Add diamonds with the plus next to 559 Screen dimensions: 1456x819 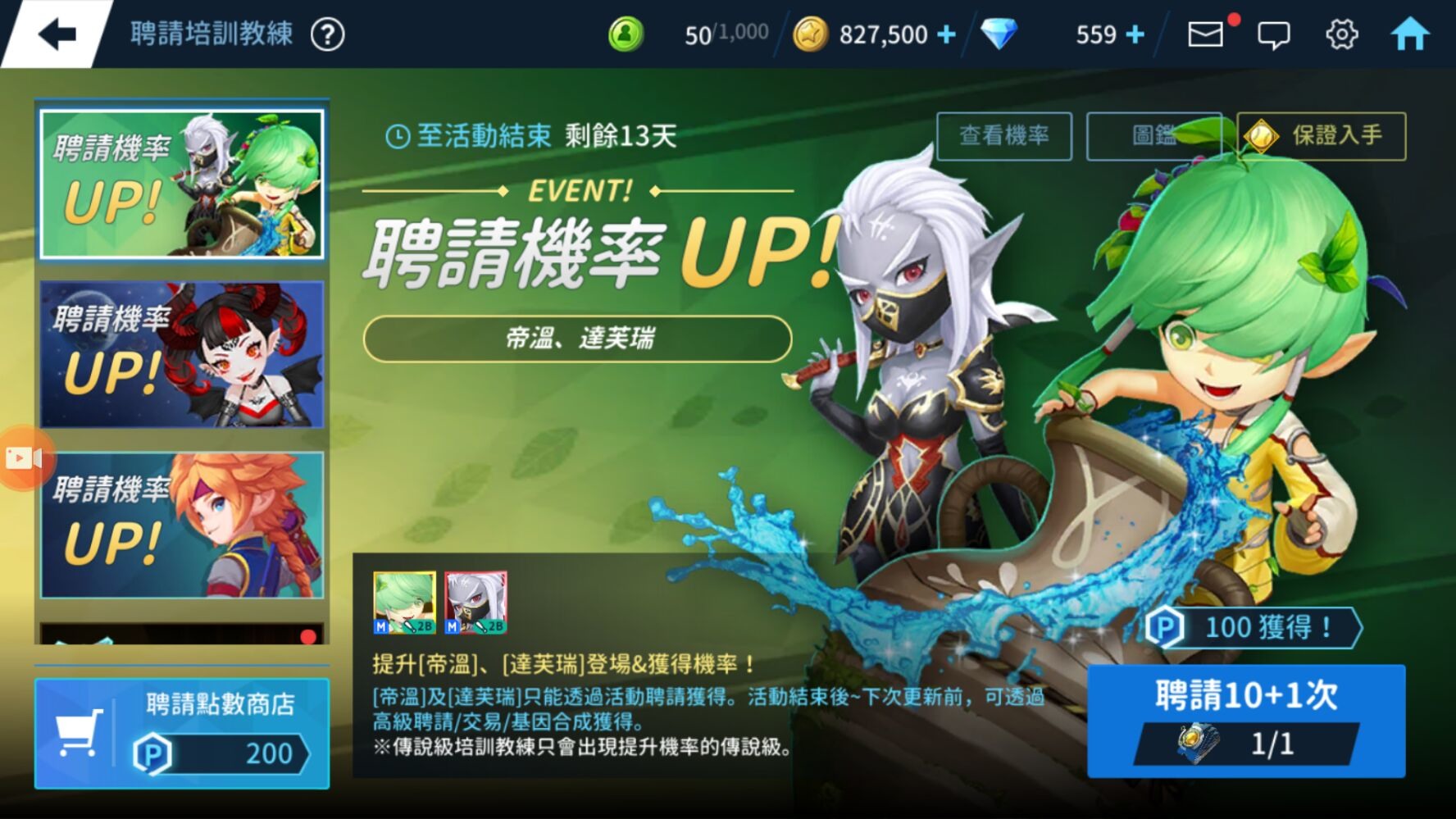point(1134,34)
